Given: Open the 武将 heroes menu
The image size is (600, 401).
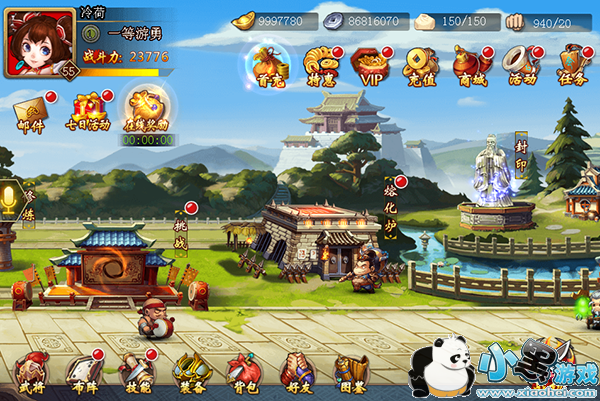Looking at the screenshot, I should pyautogui.click(x=31, y=372).
